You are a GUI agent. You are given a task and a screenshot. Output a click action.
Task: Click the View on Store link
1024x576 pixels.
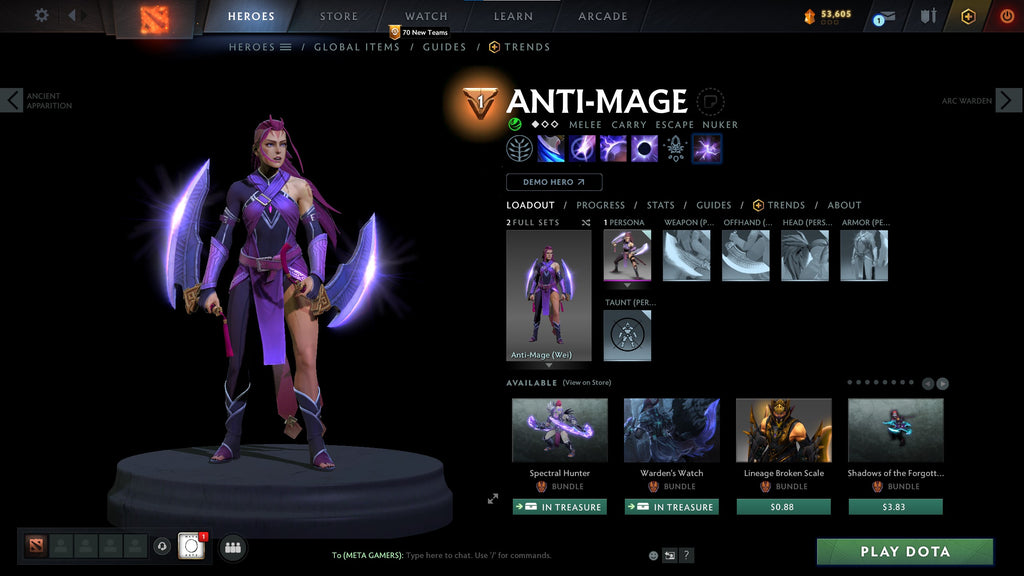point(587,383)
